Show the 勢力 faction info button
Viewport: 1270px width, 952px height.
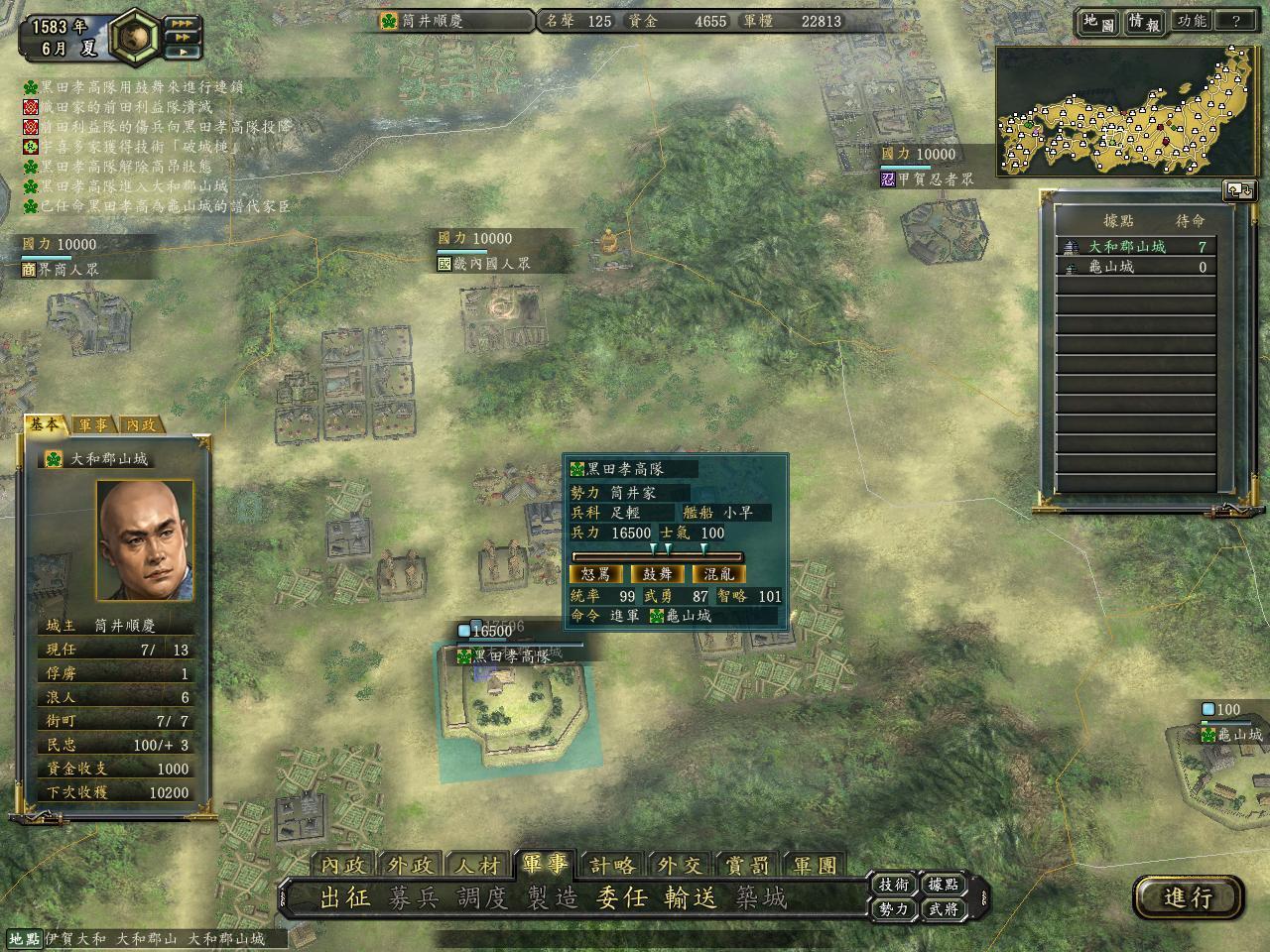pos(893,908)
